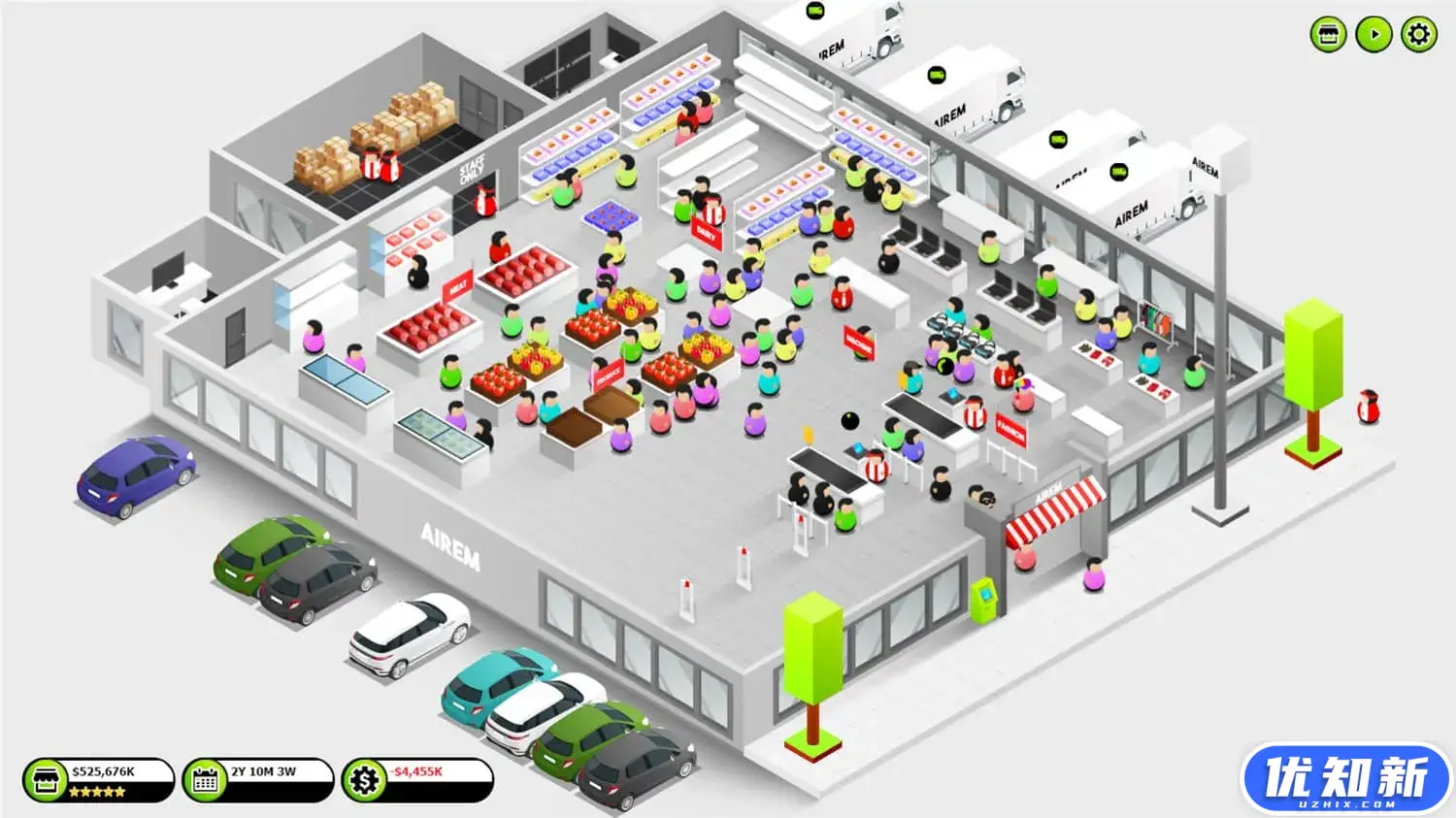The image size is (1456, 818).
Task: Open the calendar icon beside 2Y 10M 3W
Action: (205, 779)
